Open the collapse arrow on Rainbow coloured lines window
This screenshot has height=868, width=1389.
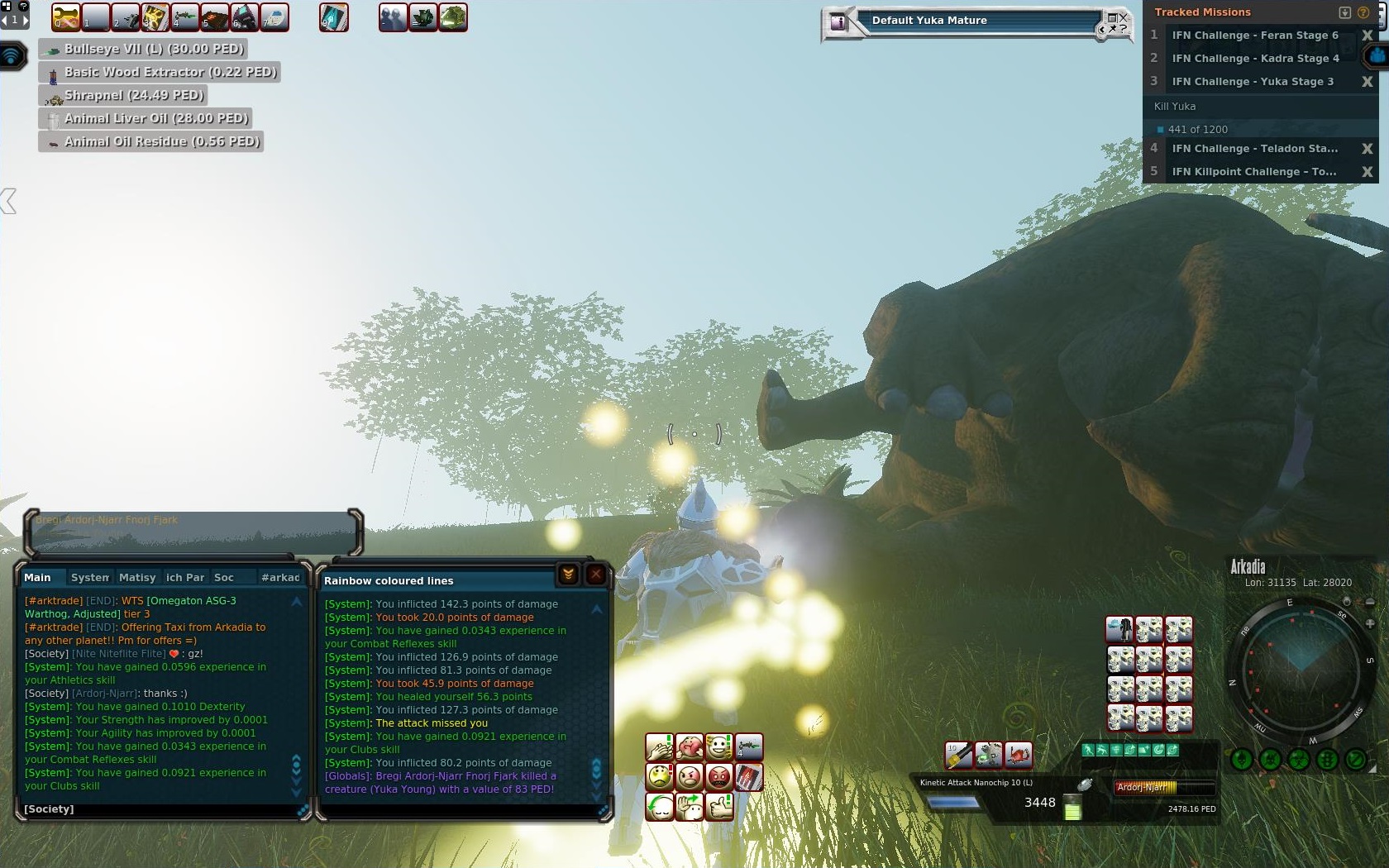pyautogui.click(x=568, y=575)
